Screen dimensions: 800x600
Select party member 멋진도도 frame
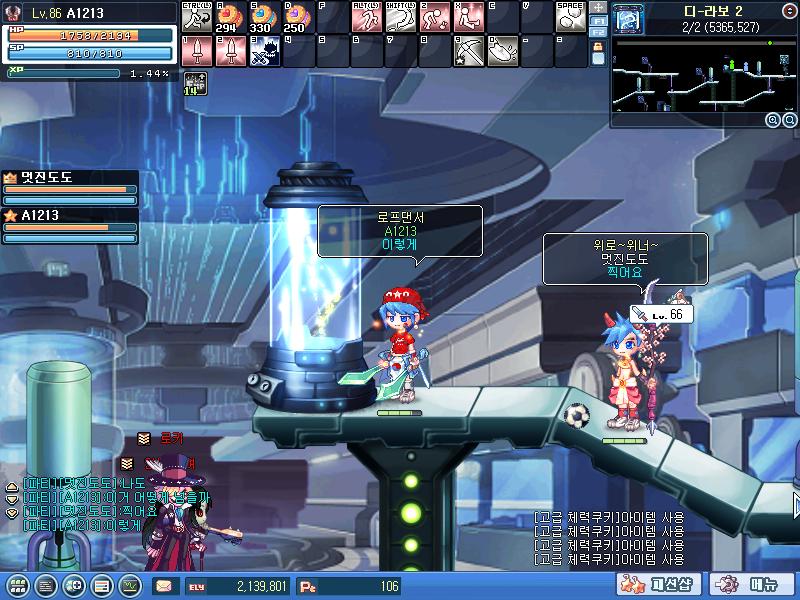[x=70, y=187]
